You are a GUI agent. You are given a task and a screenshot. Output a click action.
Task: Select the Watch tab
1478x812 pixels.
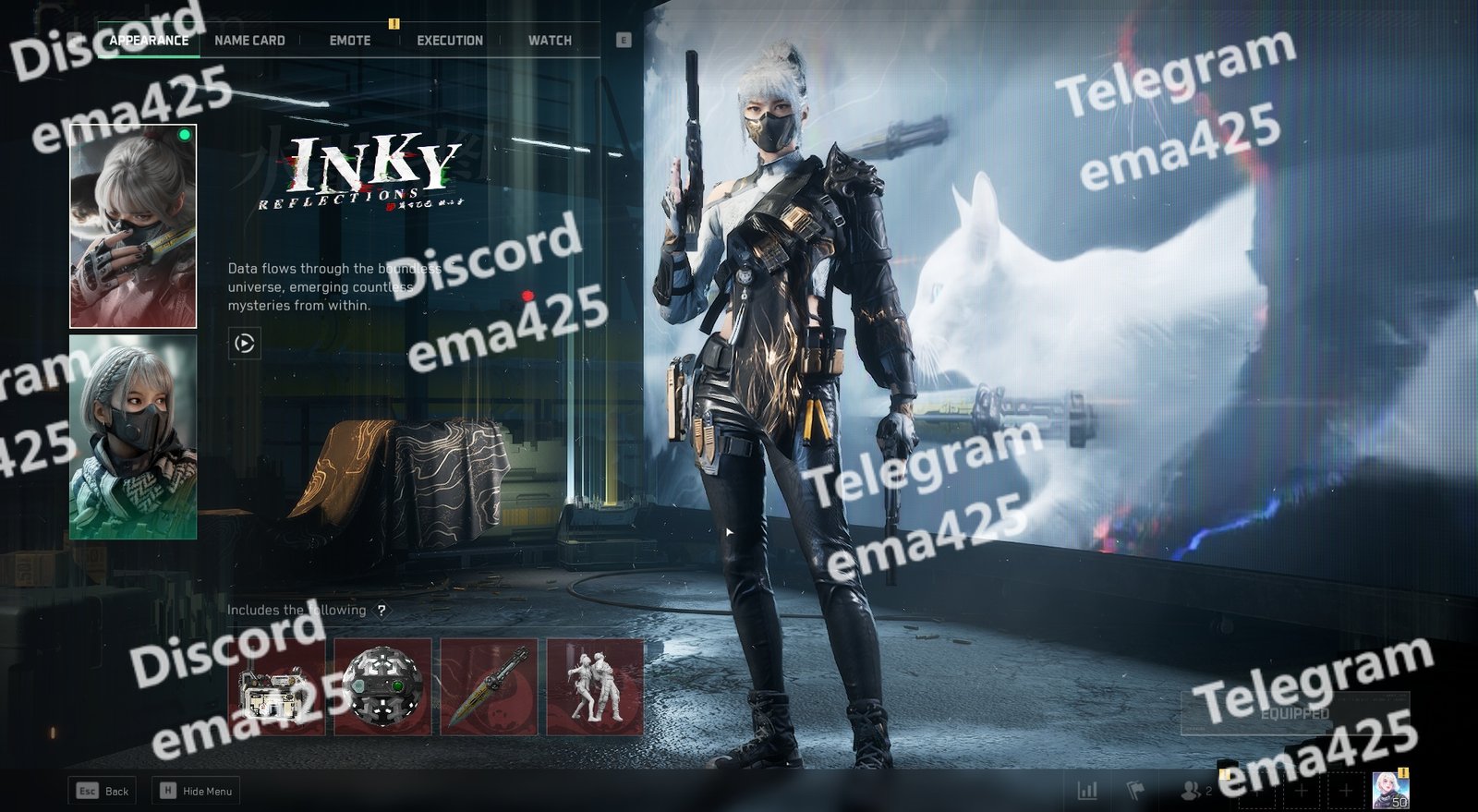click(550, 41)
